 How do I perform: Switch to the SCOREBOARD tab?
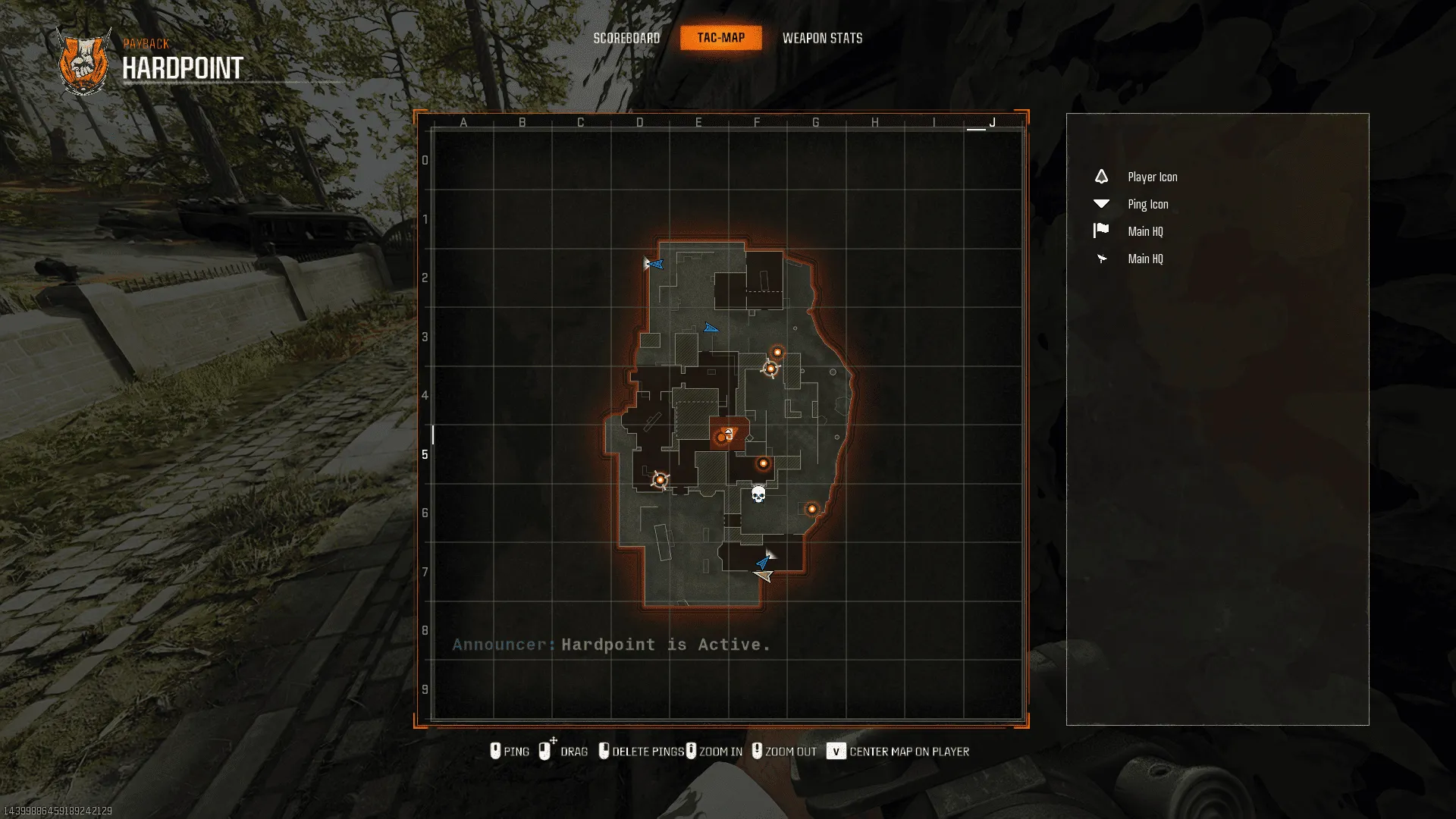coord(627,38)
